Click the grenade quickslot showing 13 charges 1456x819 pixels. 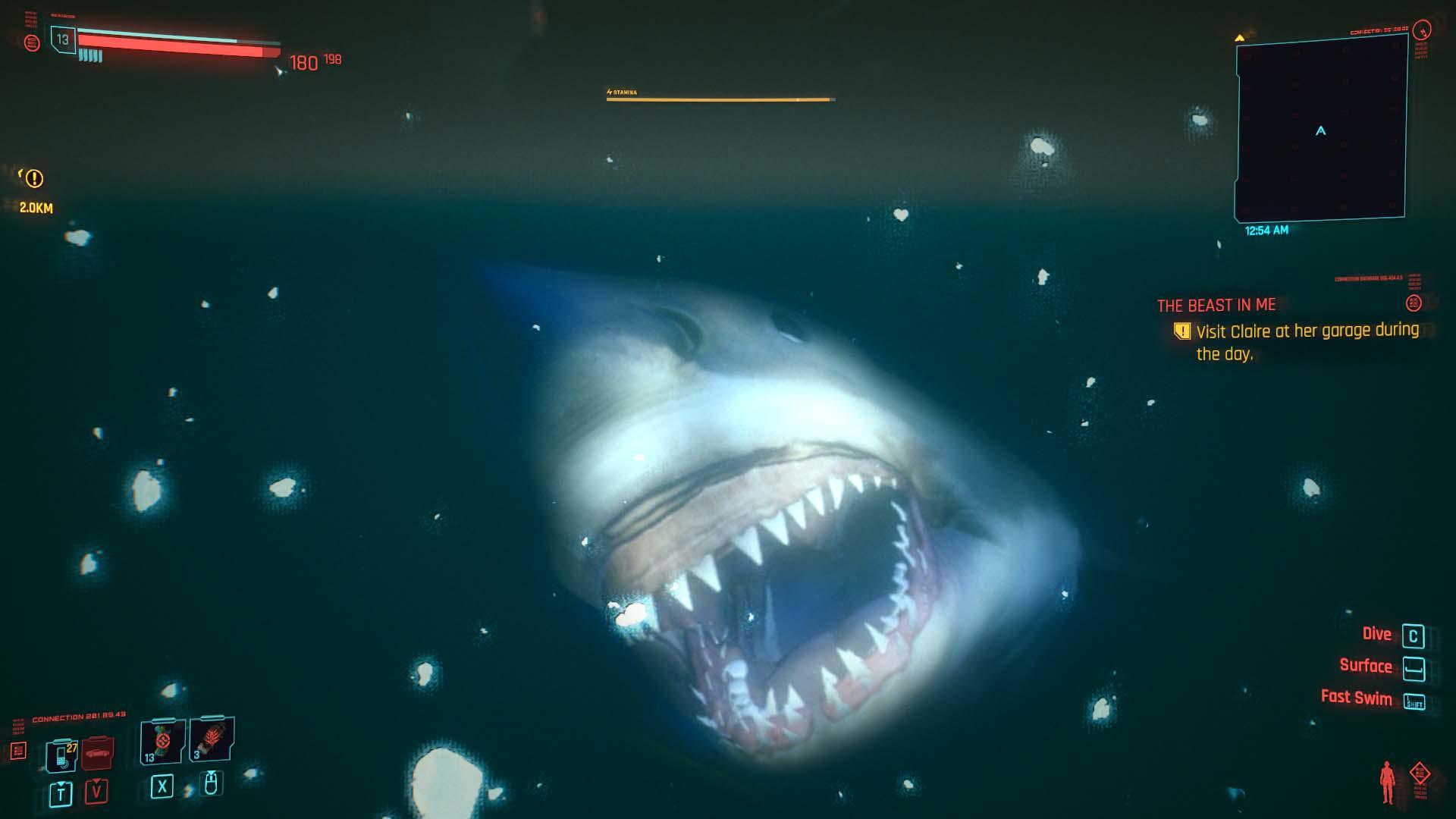click(x=161, y=739)
